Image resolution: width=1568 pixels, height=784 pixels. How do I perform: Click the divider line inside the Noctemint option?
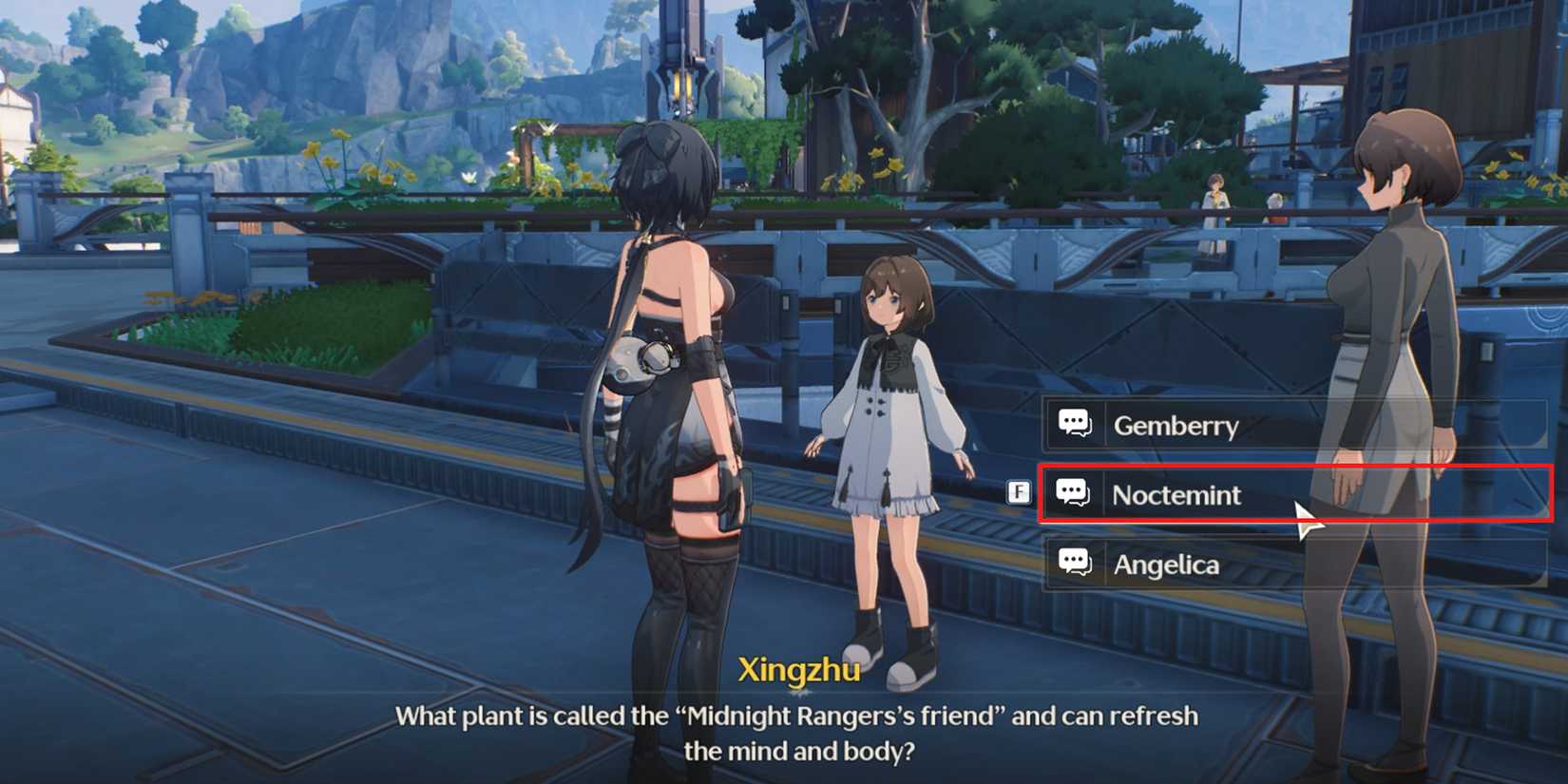click(x=1105, y=494)
